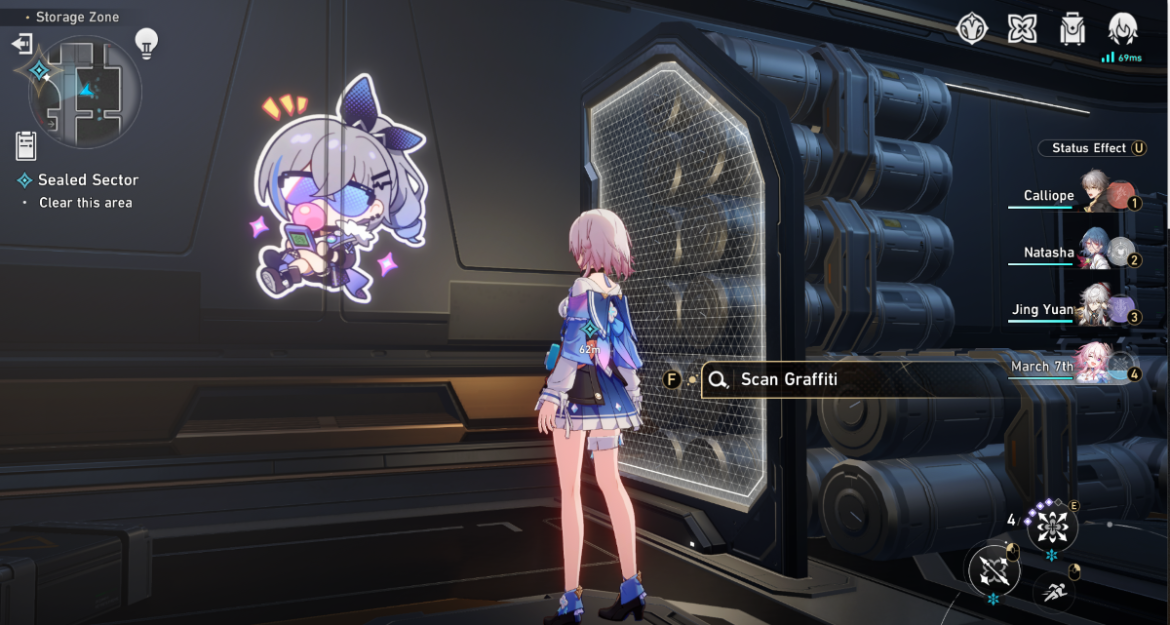Show the Status Effect panel
This screenshot has width=1170, height=625.
[1093, 148]
